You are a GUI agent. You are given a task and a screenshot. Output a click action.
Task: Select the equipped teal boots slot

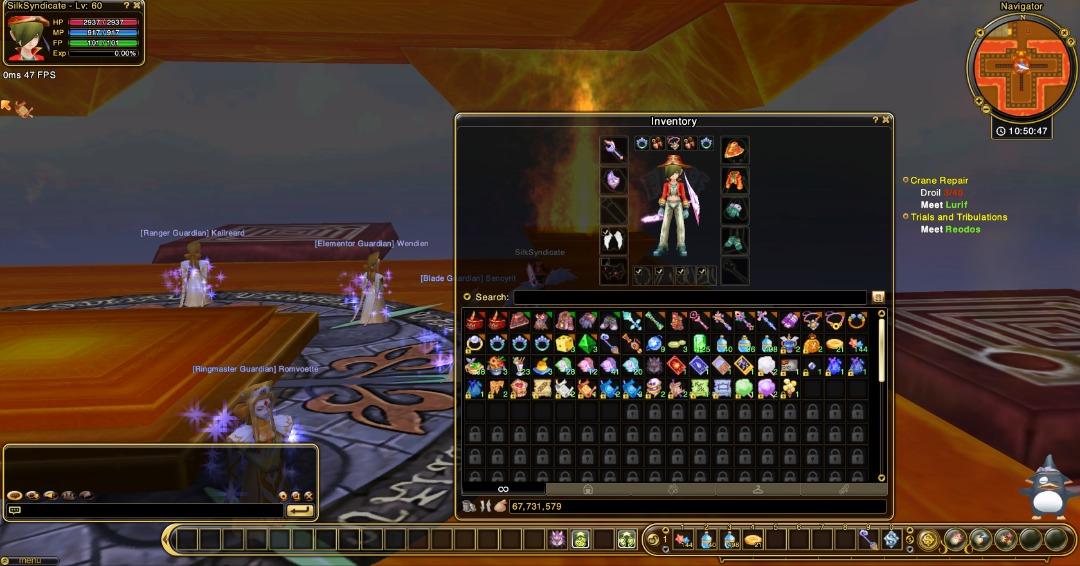point(735,240)
